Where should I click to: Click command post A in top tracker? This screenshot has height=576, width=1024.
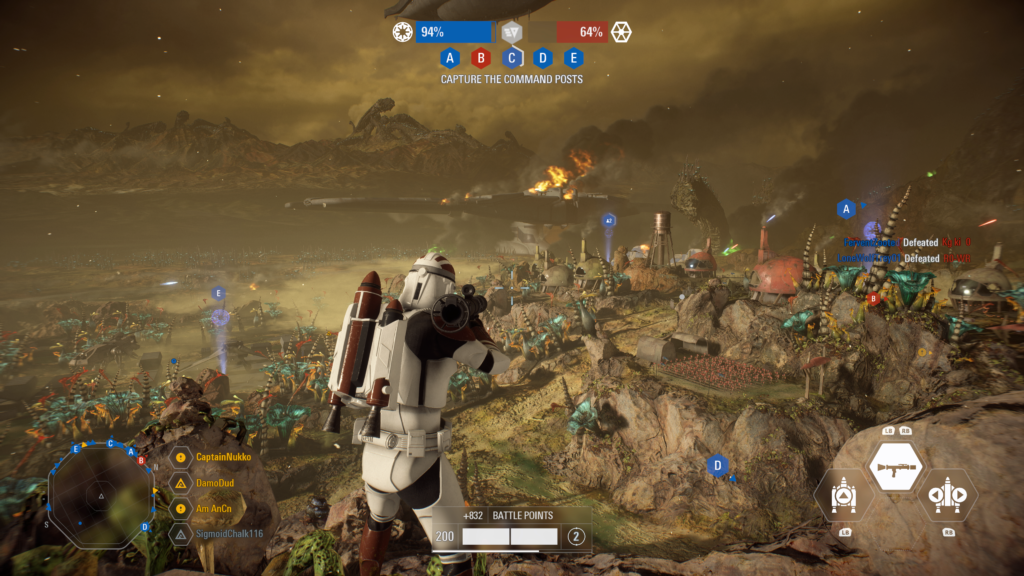pyautogui.click(x=451, y=58)
